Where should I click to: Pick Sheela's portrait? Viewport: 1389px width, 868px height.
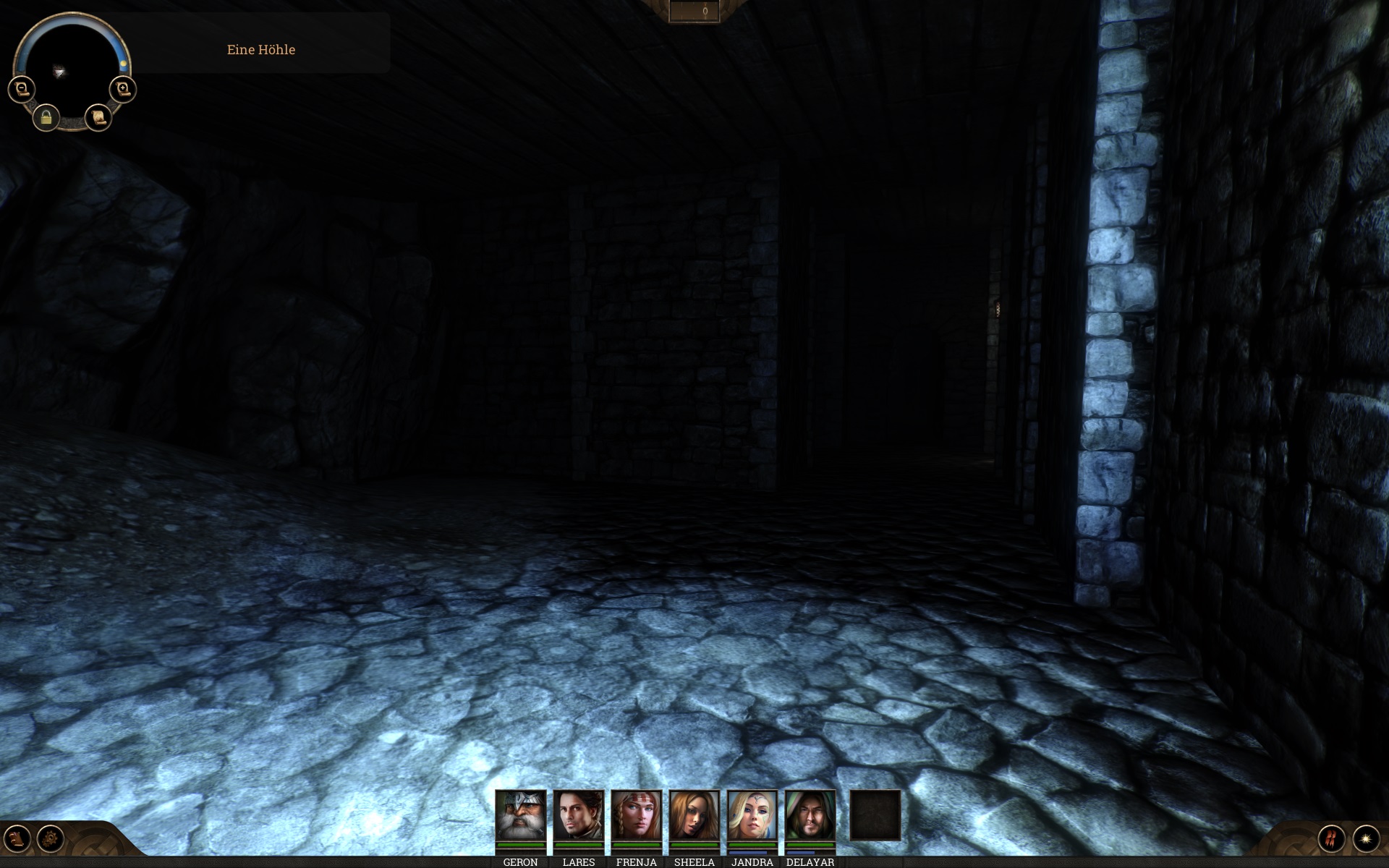point(694,814)
